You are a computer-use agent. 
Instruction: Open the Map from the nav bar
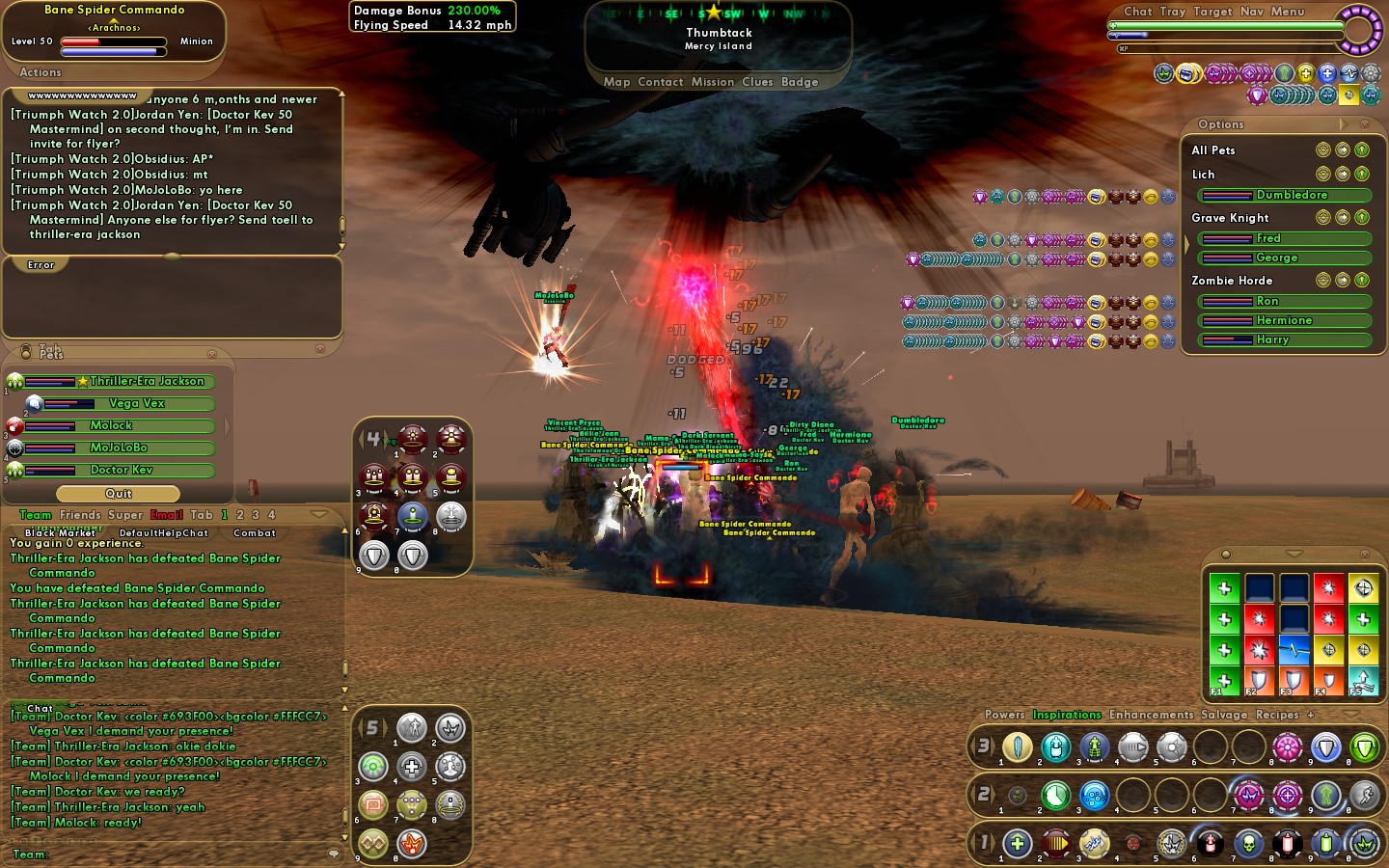(616, 82)
